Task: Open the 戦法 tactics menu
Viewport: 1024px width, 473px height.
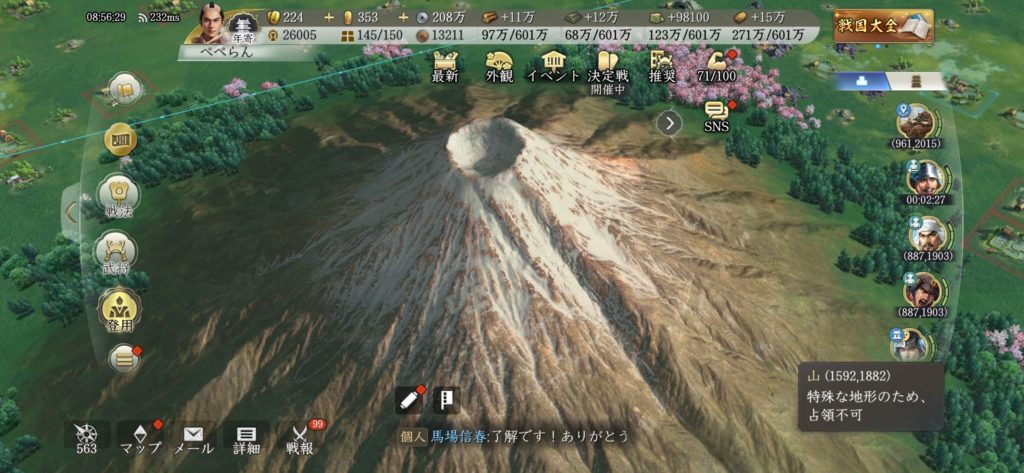Action: 119,197
